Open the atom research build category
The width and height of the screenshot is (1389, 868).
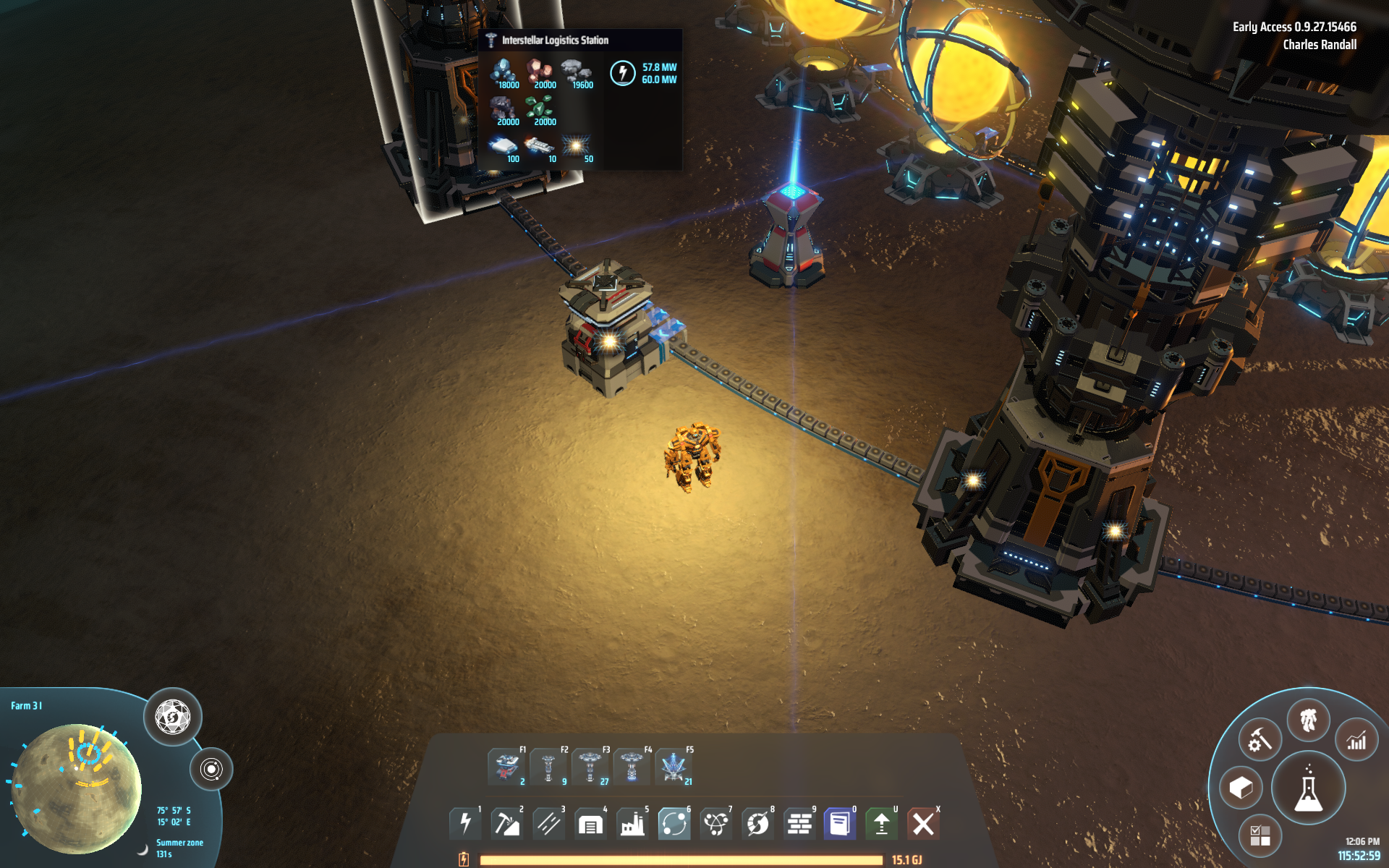(716, 823)
